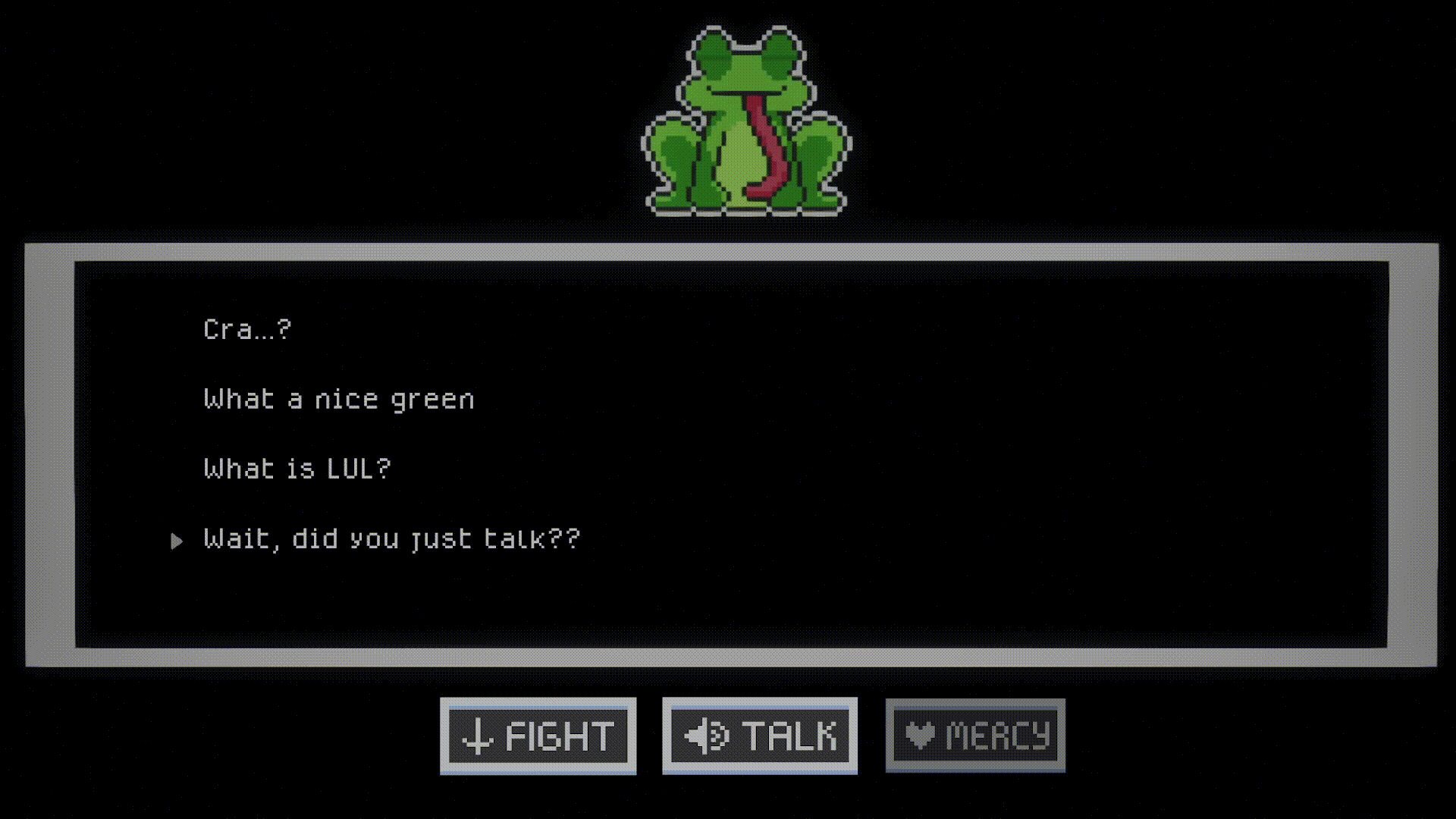The width and height of the screenshot is (1456, 819).
Task: Click the heart icon on the MERCY button
Action: [920, 734]
